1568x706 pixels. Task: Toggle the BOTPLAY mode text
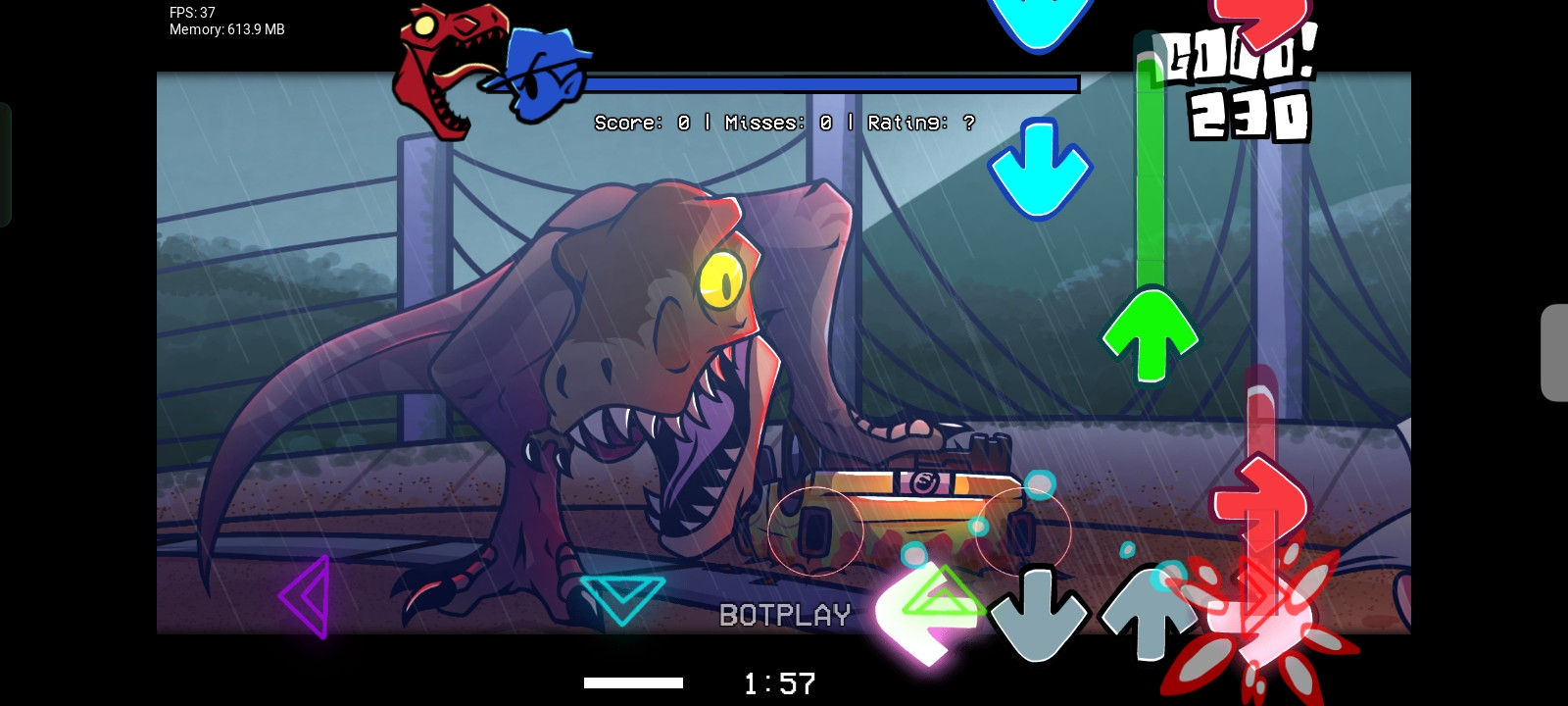(x=784, y=615)
